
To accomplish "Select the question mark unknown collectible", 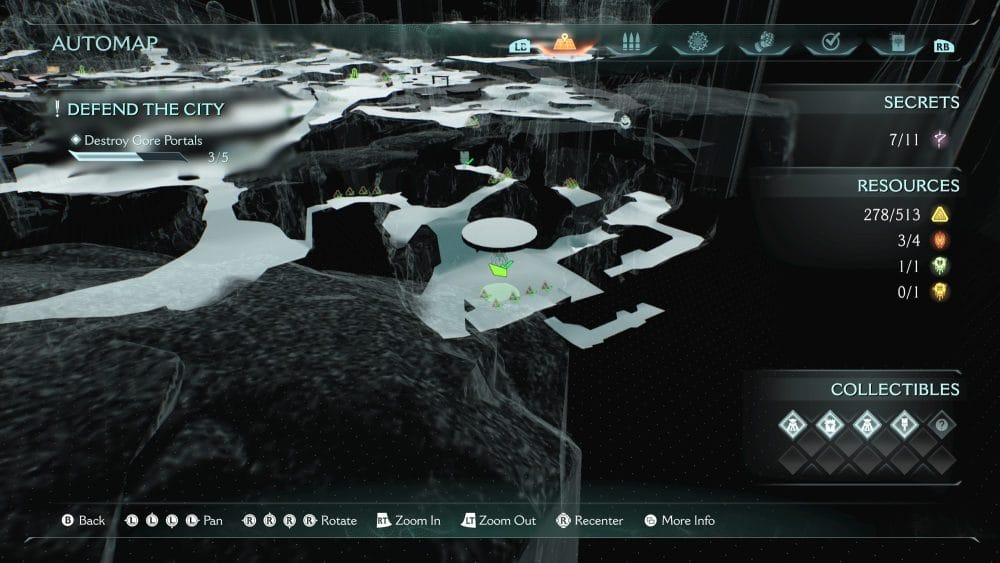I will tap(940, 425).
